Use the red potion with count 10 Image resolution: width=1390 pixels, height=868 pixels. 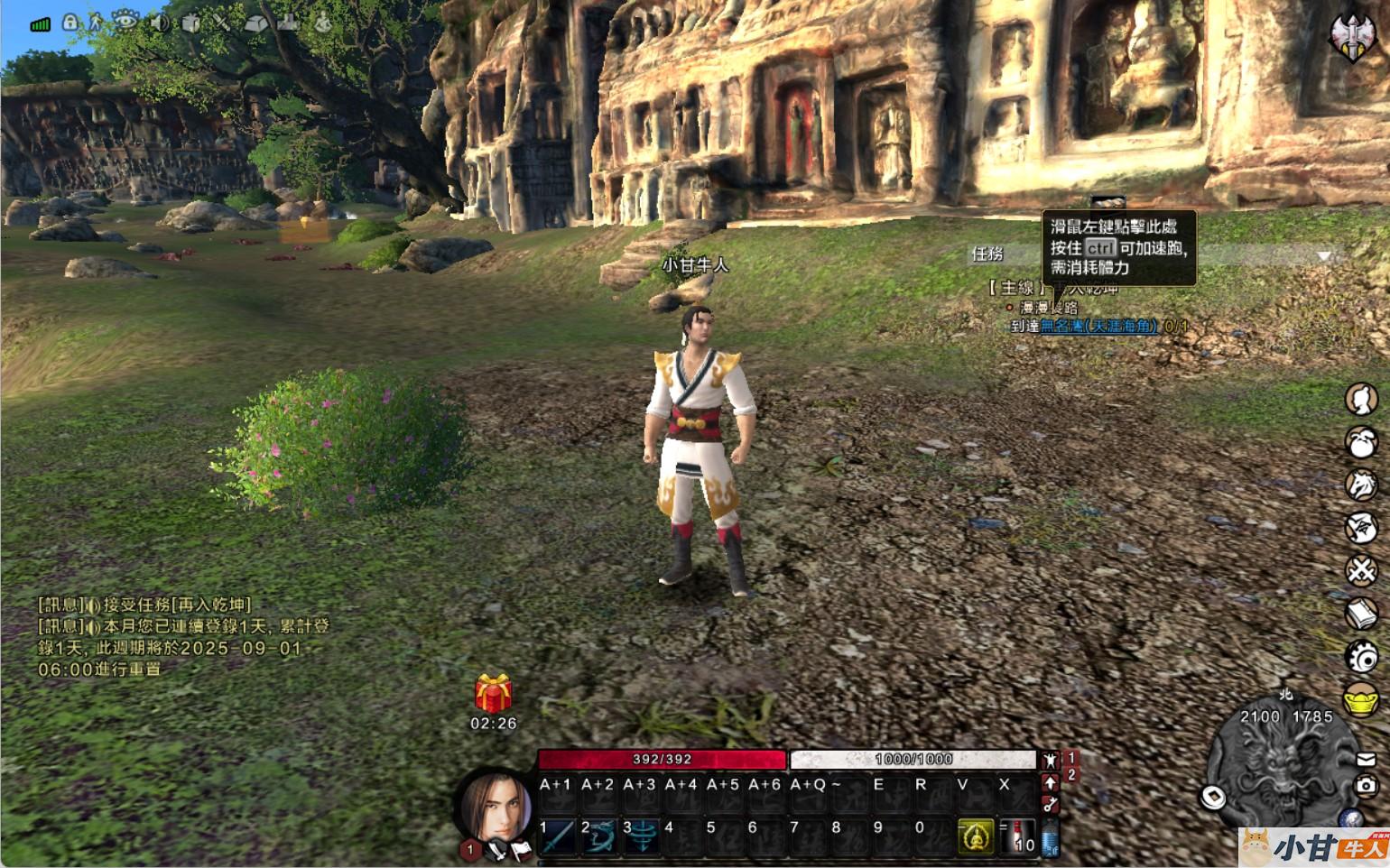point(1018,836)
